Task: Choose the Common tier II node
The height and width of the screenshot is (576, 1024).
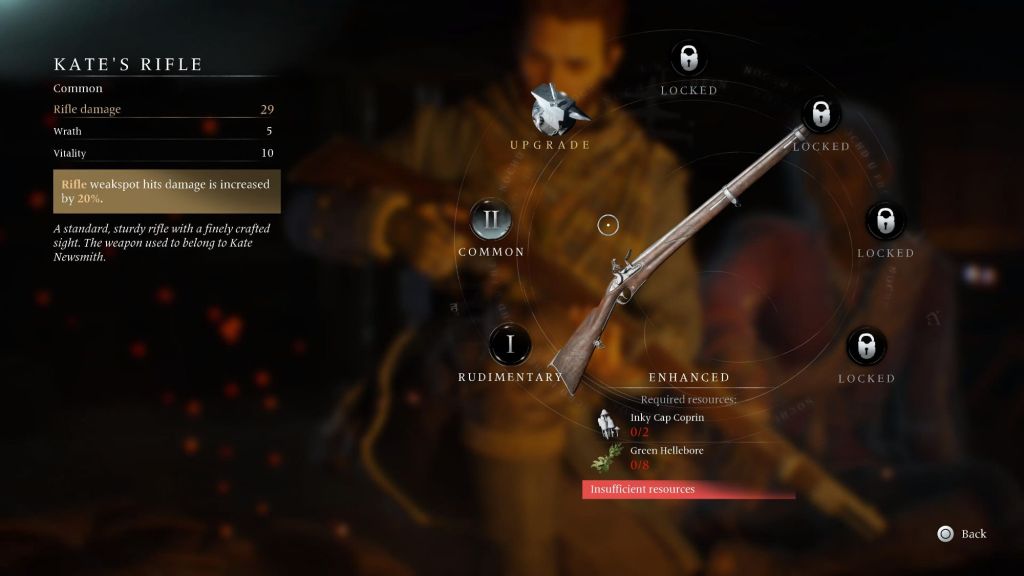Action: (x=492, y=221)
